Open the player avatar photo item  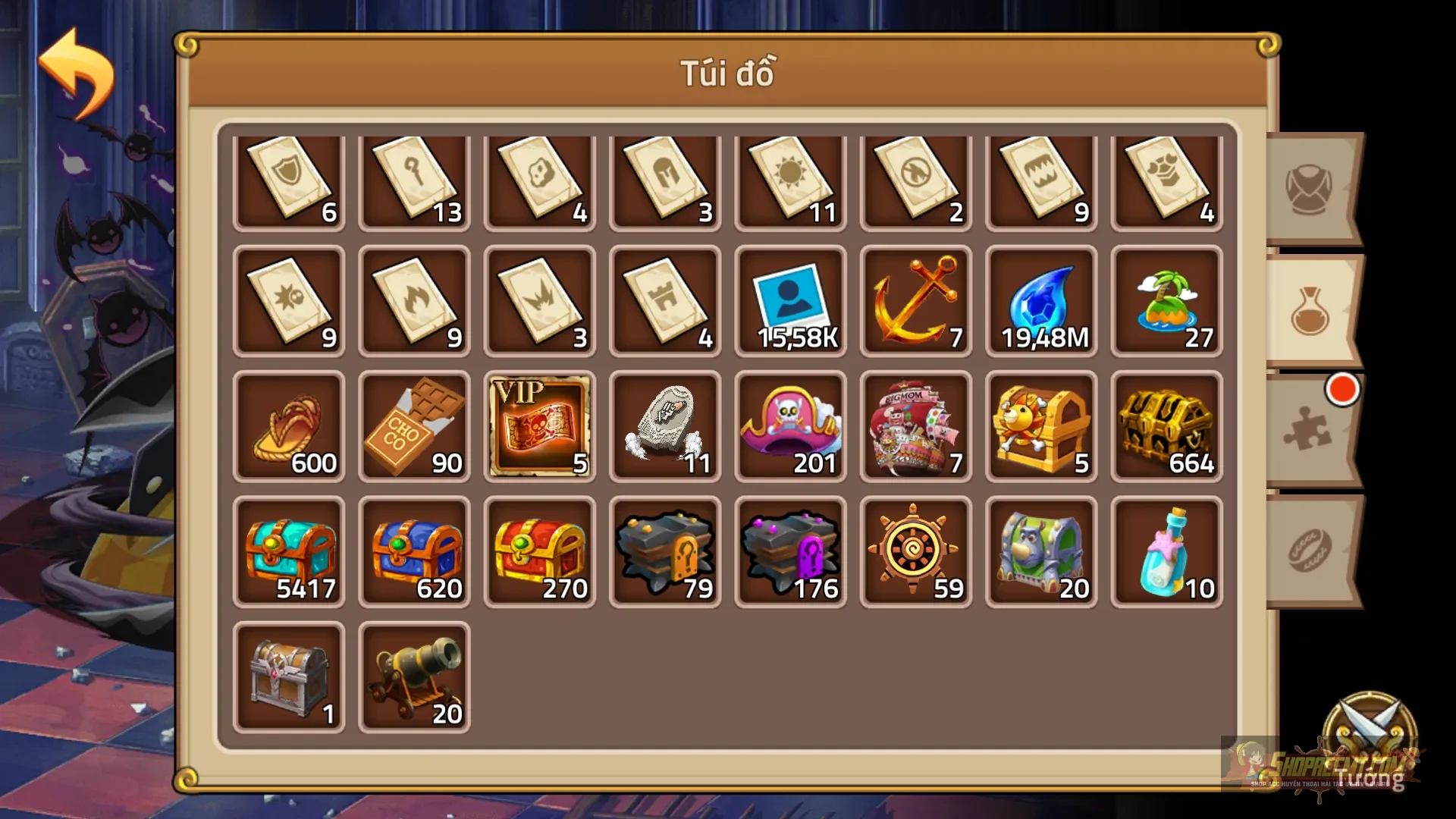[x=791, y=302]
